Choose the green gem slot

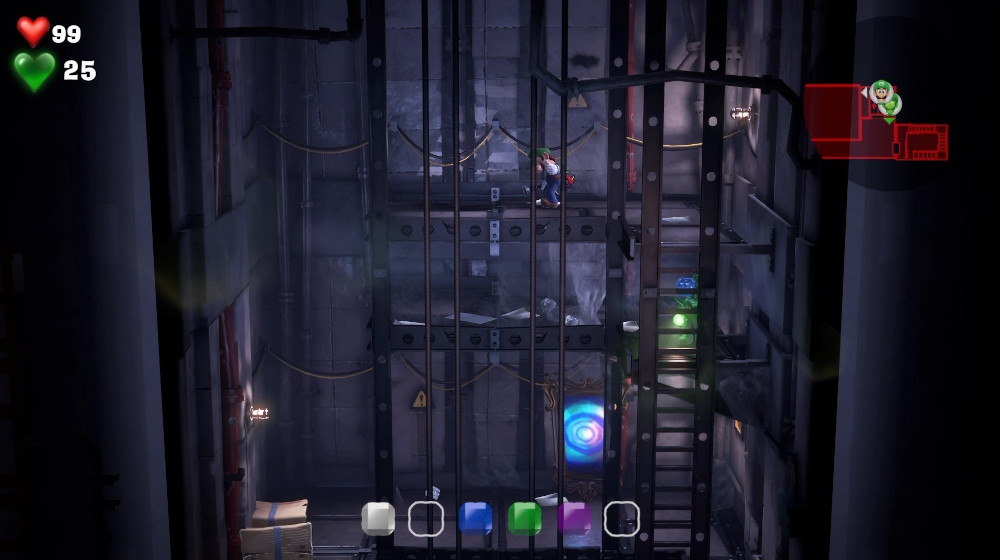(x=525, y=518)
